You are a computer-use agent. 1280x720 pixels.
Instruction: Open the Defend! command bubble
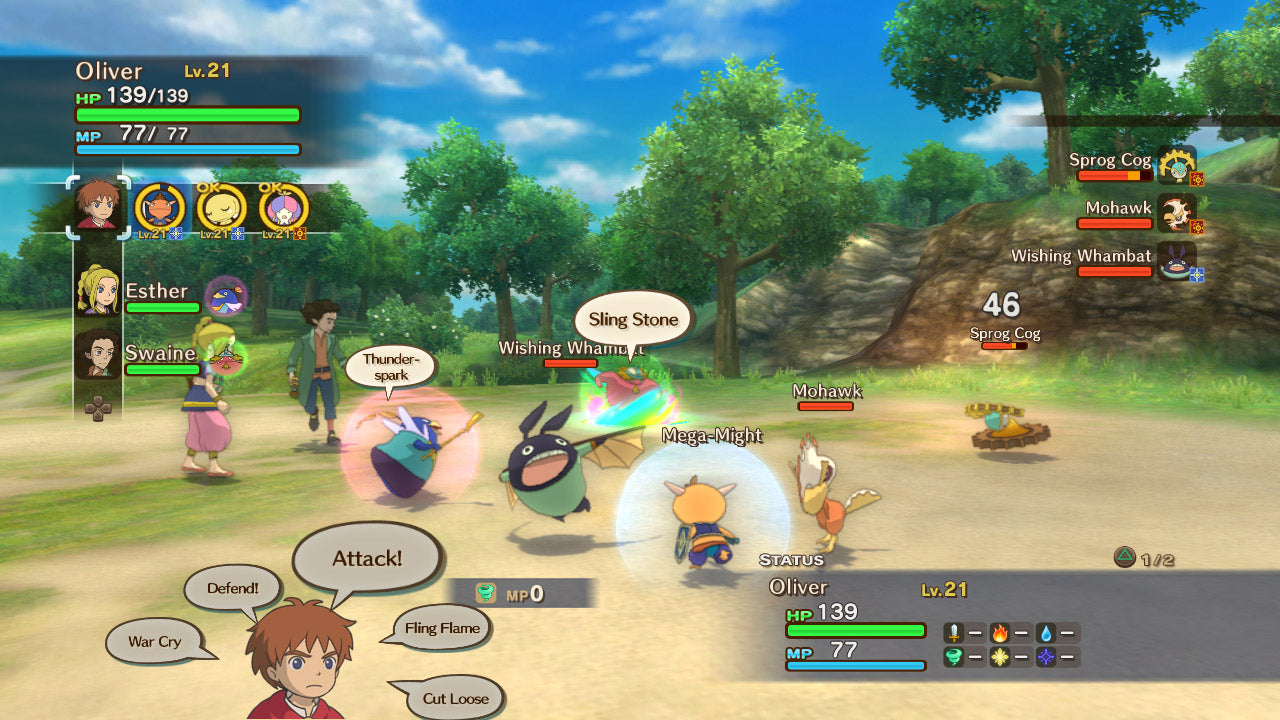(x=232, y=589)
